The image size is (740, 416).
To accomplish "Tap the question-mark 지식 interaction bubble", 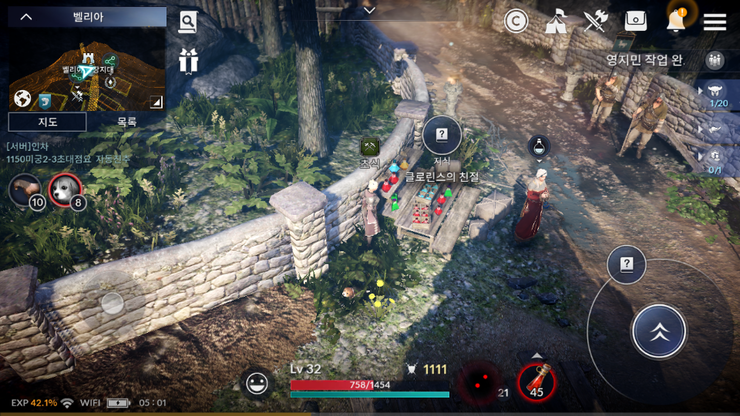I will 441,135.
